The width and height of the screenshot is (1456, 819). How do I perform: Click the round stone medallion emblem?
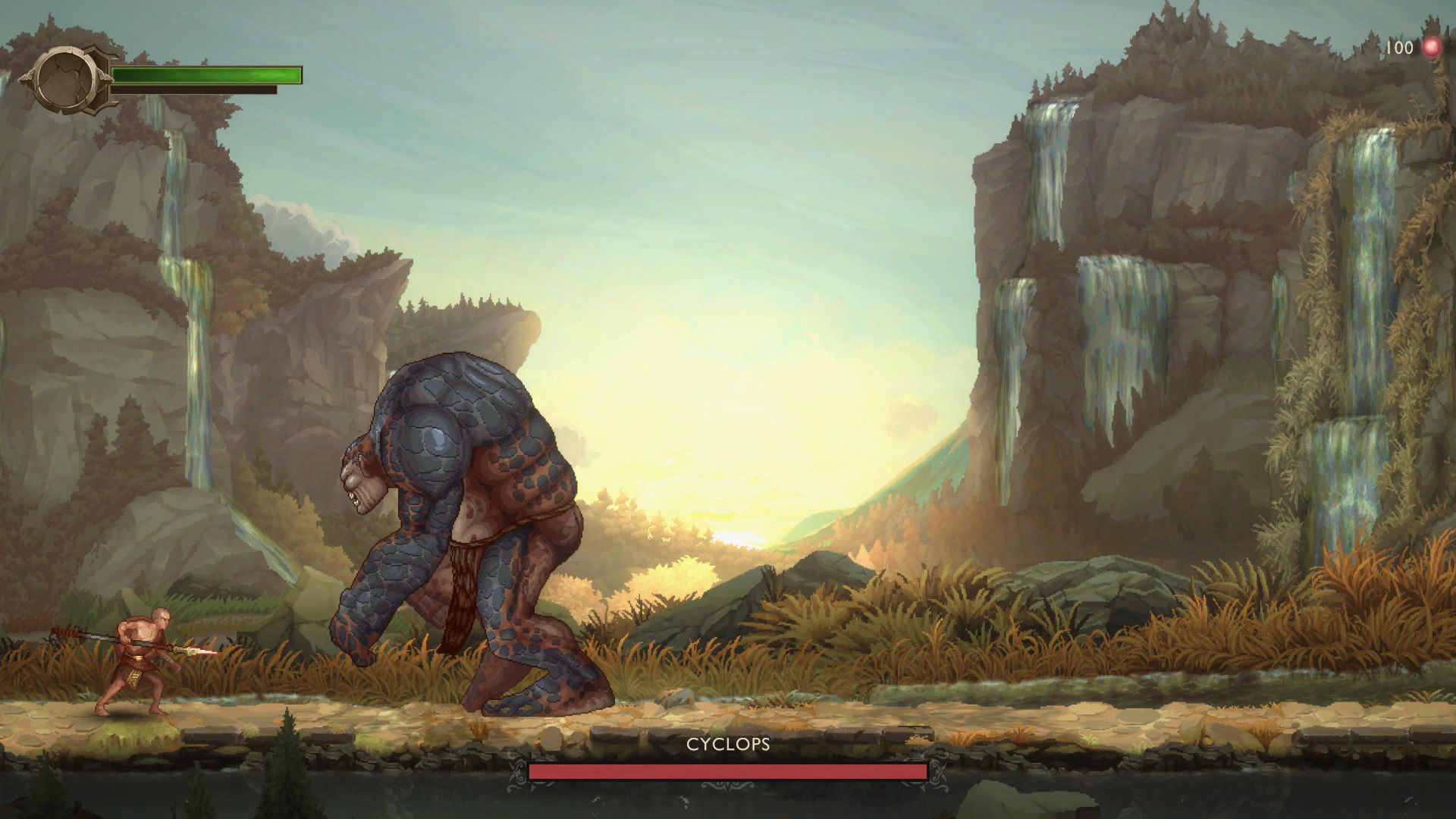click(66, 79)
